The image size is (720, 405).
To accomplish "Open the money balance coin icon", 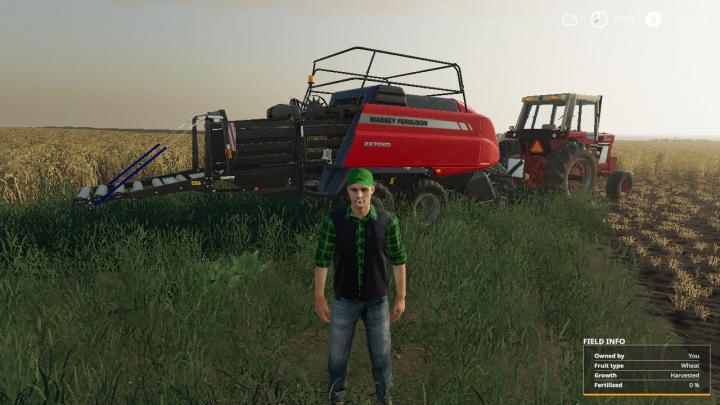I will click(x=653, y=19).
